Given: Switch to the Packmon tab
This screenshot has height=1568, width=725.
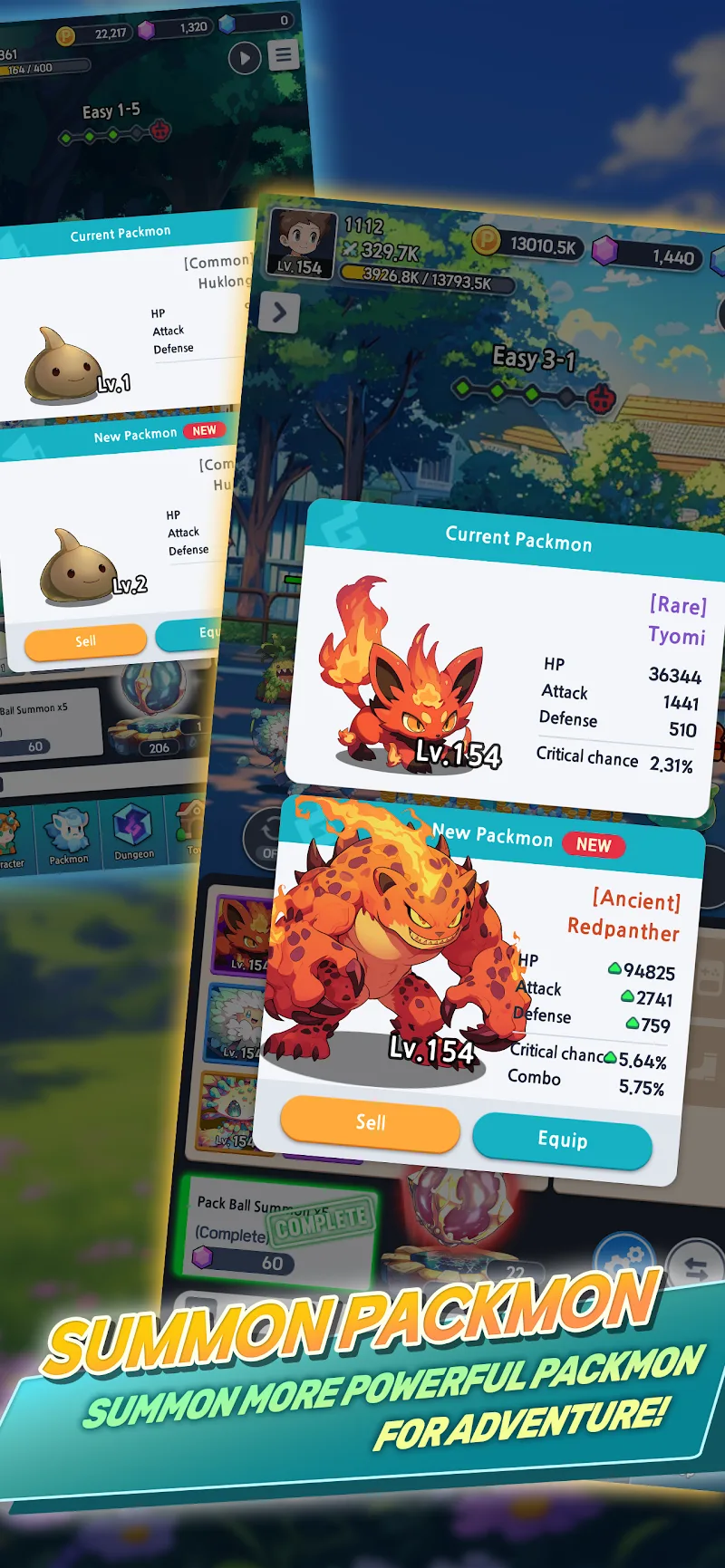Looking at the screenshot, I should point(69,837).
